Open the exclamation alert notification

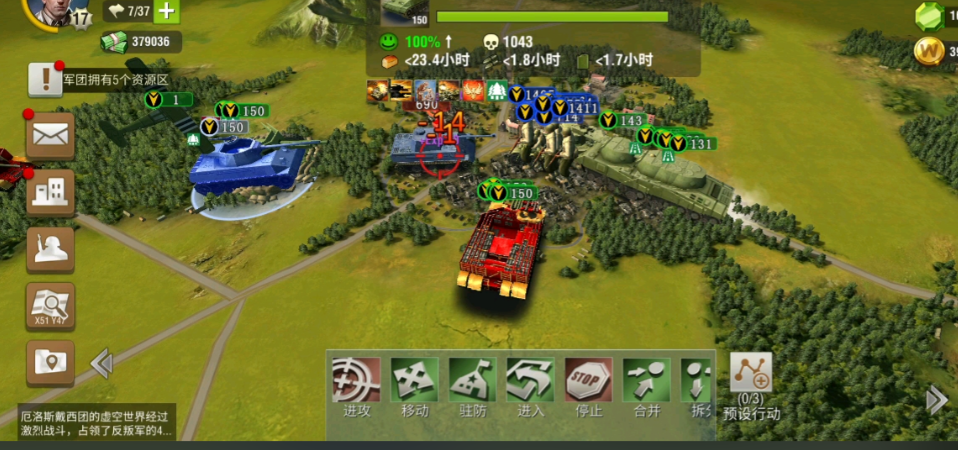tap(45, 79)
